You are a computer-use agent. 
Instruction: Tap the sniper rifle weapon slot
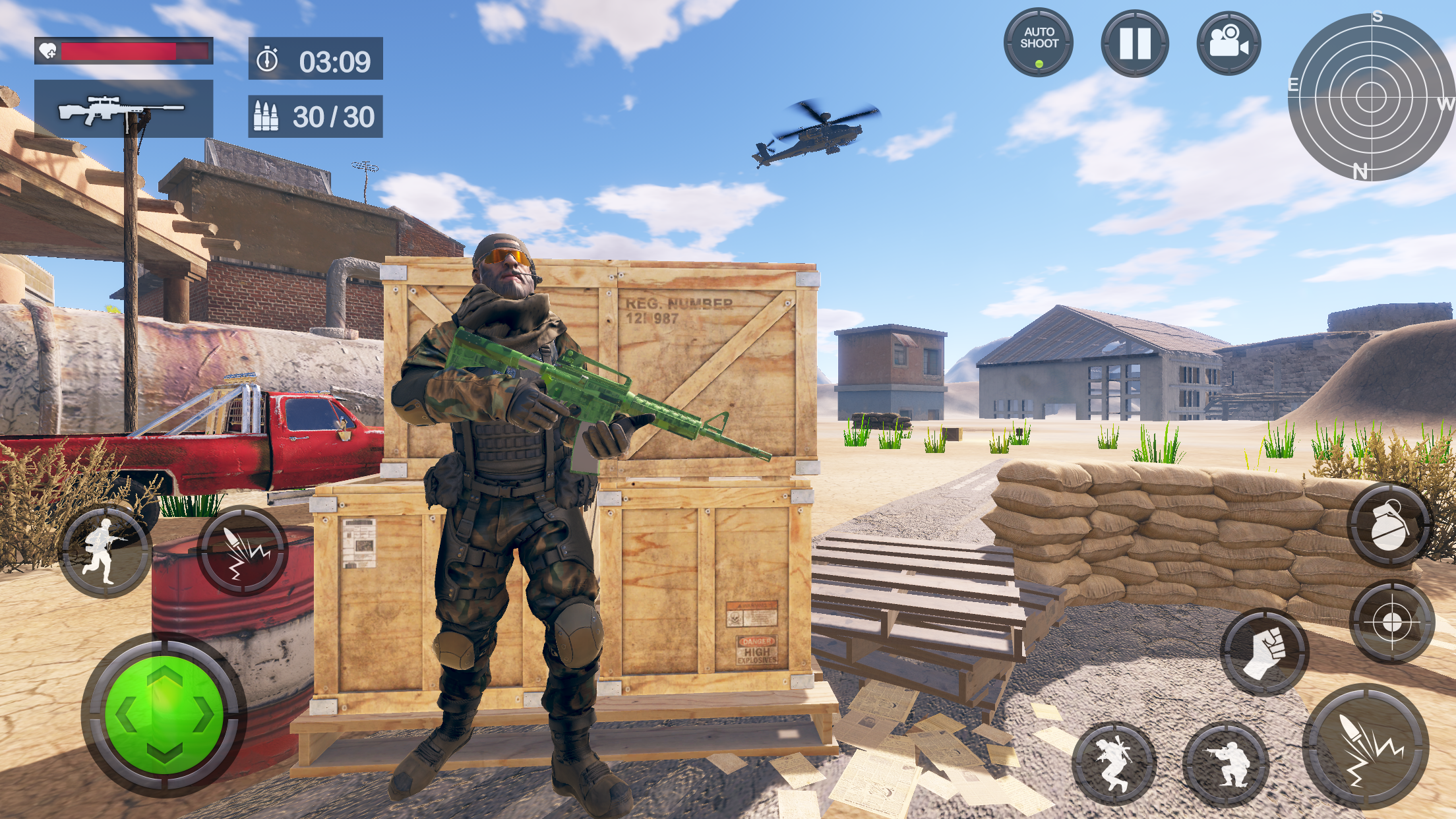tap(123, 109)
